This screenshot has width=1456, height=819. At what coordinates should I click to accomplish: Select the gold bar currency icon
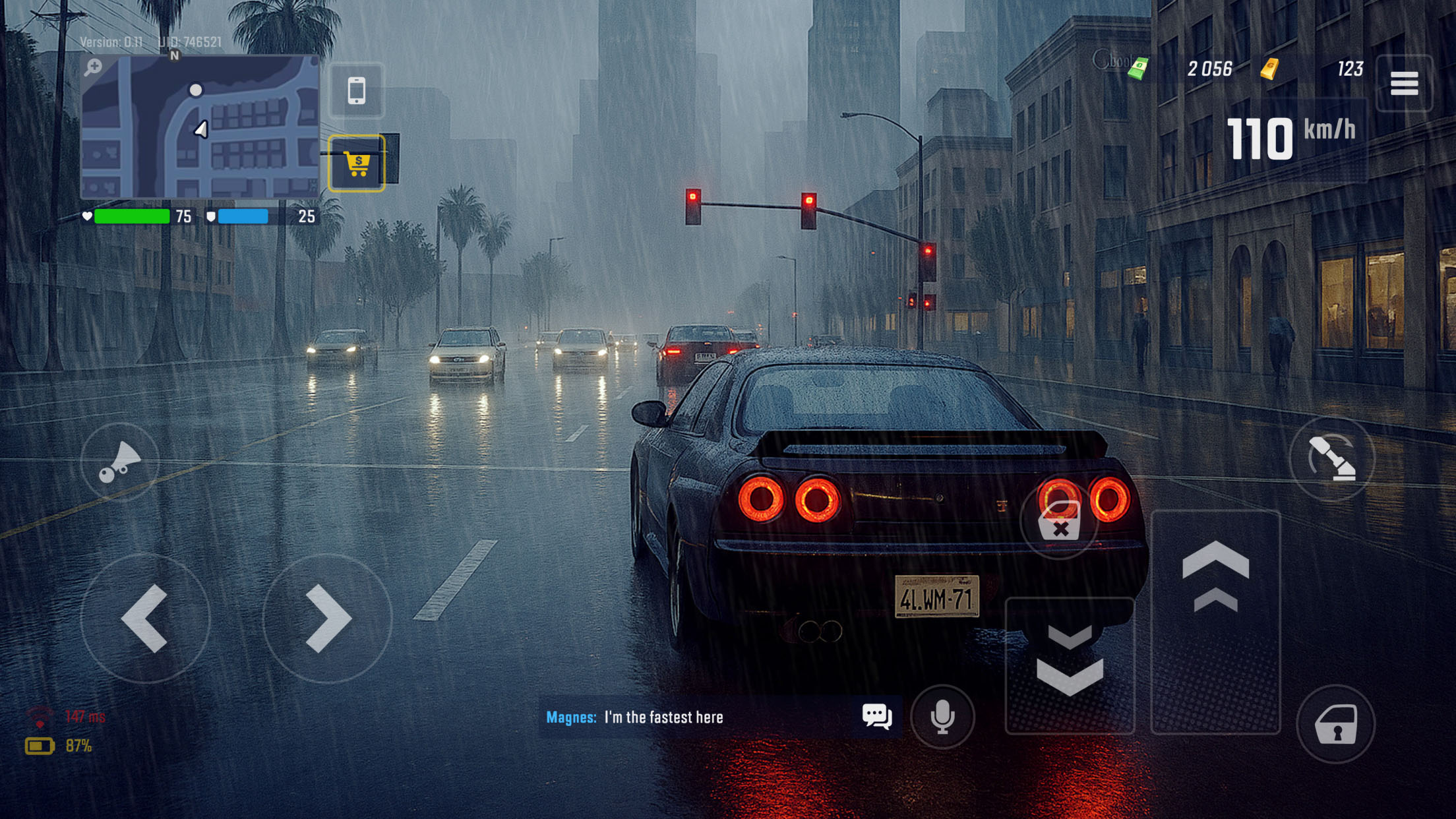1270,69
